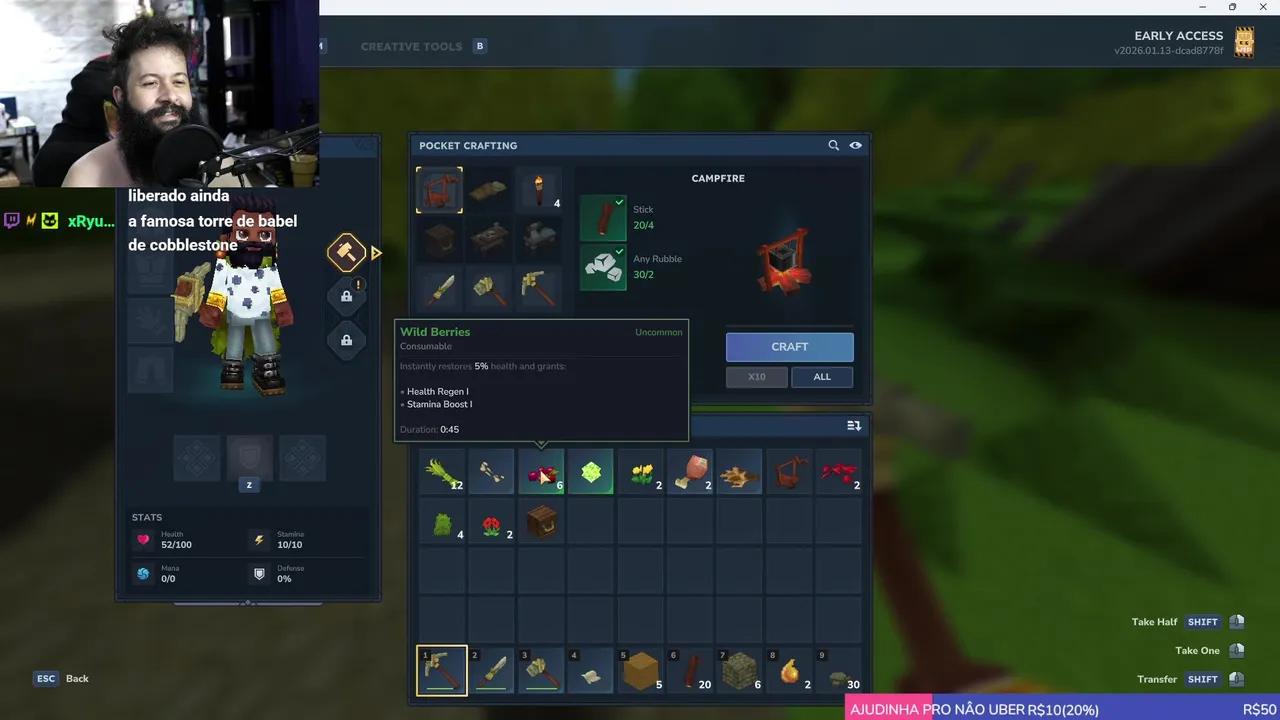Toggle the lock with the exclamation mark
This screenshot has width=1280, height=720.
click(x=346, y=296)
